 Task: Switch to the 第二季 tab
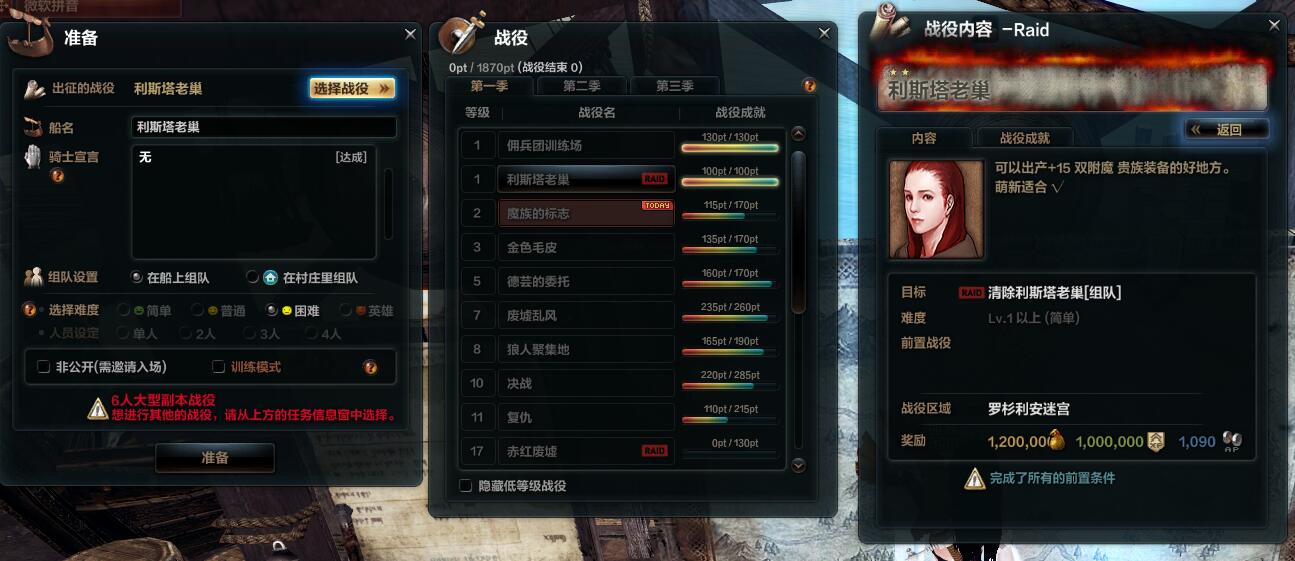[x=582, y=86]
